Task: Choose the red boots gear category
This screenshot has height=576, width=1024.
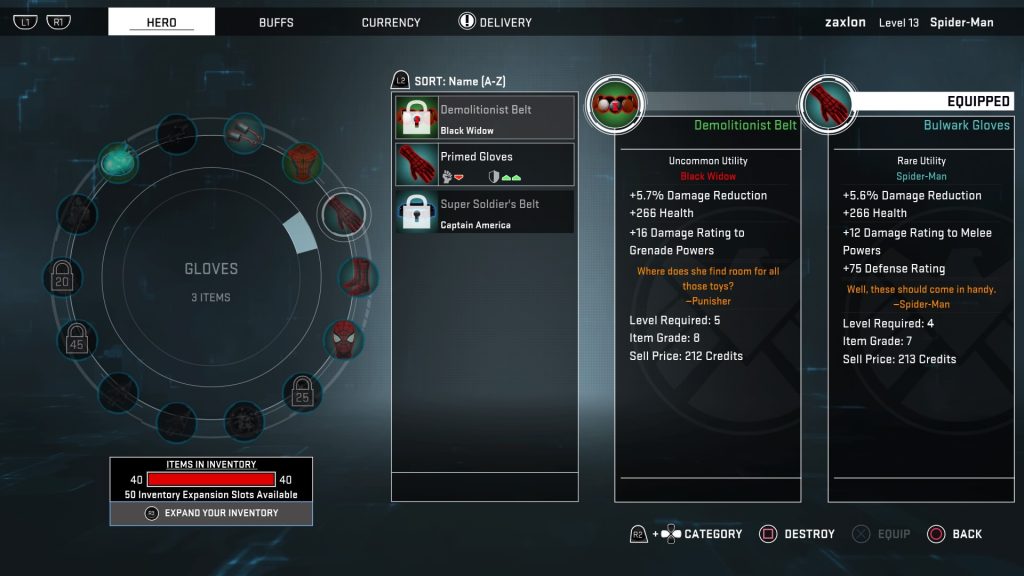Action: pyautogui.click(x=357, y=276)
